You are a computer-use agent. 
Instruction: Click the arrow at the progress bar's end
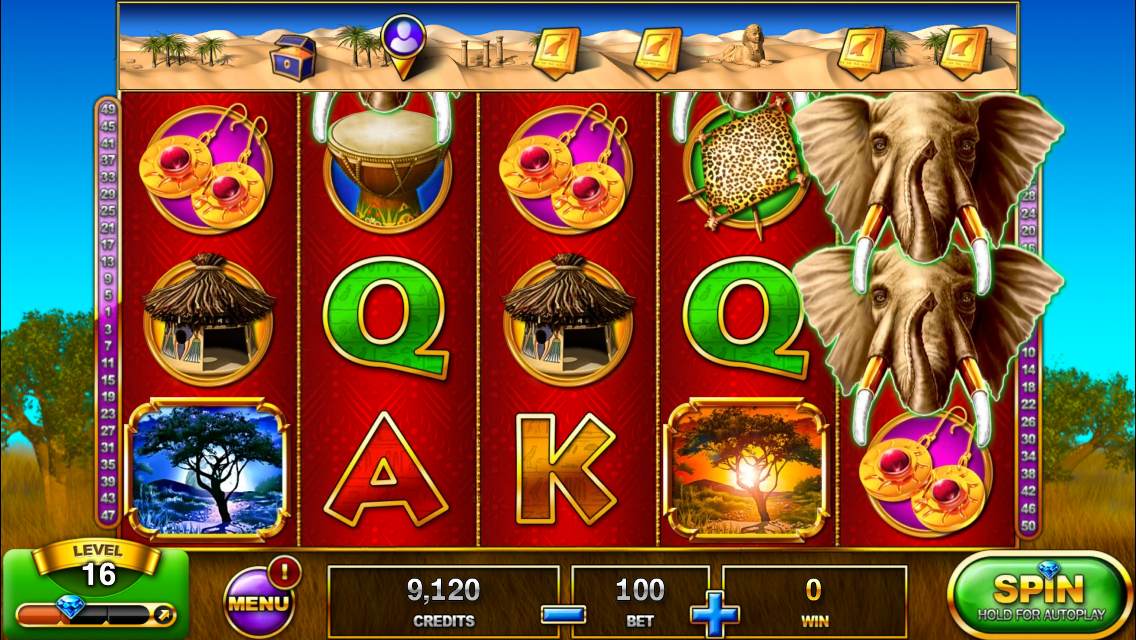click(164, 612)
